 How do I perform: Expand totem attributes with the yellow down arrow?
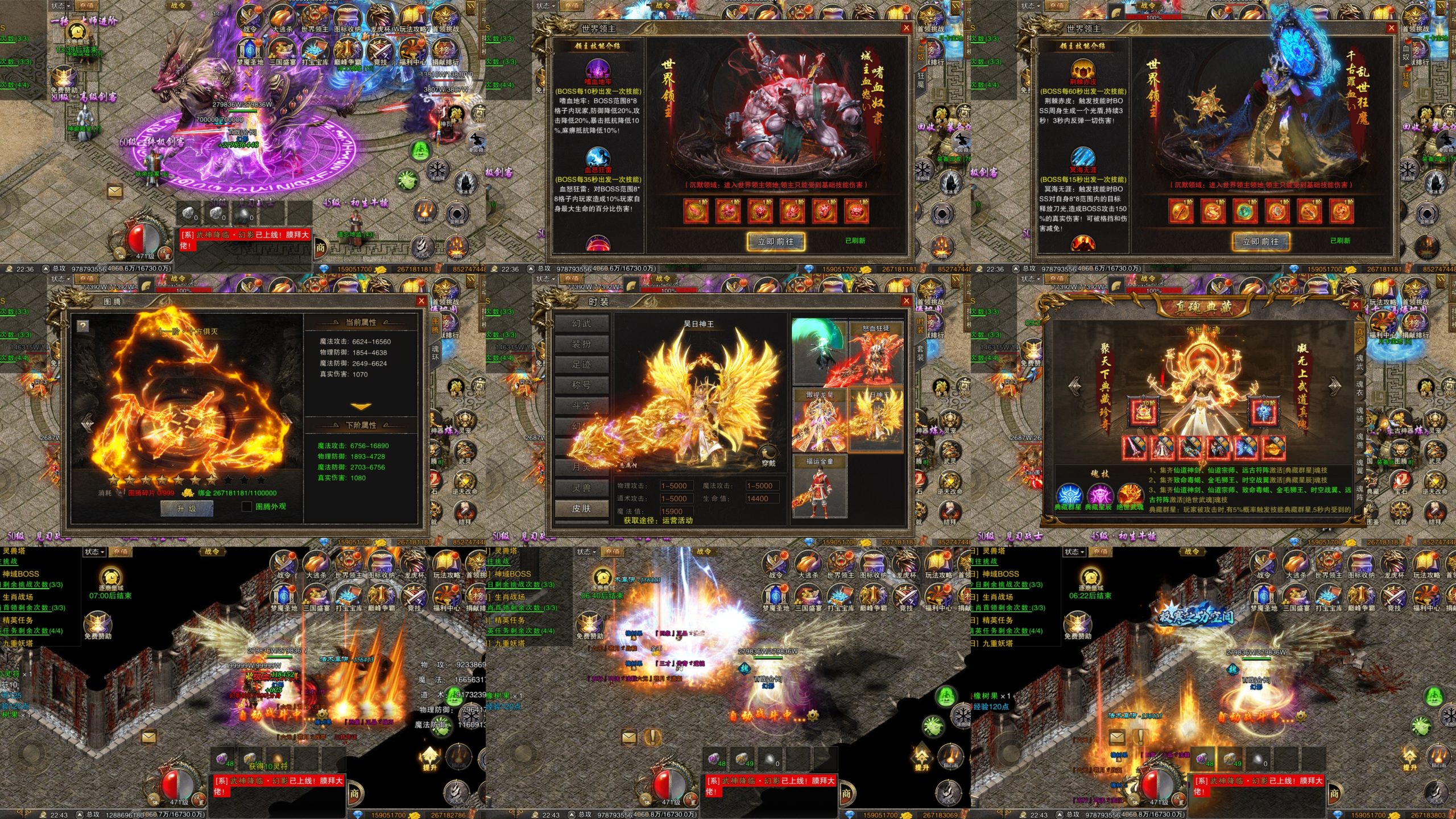coord(361,406)
